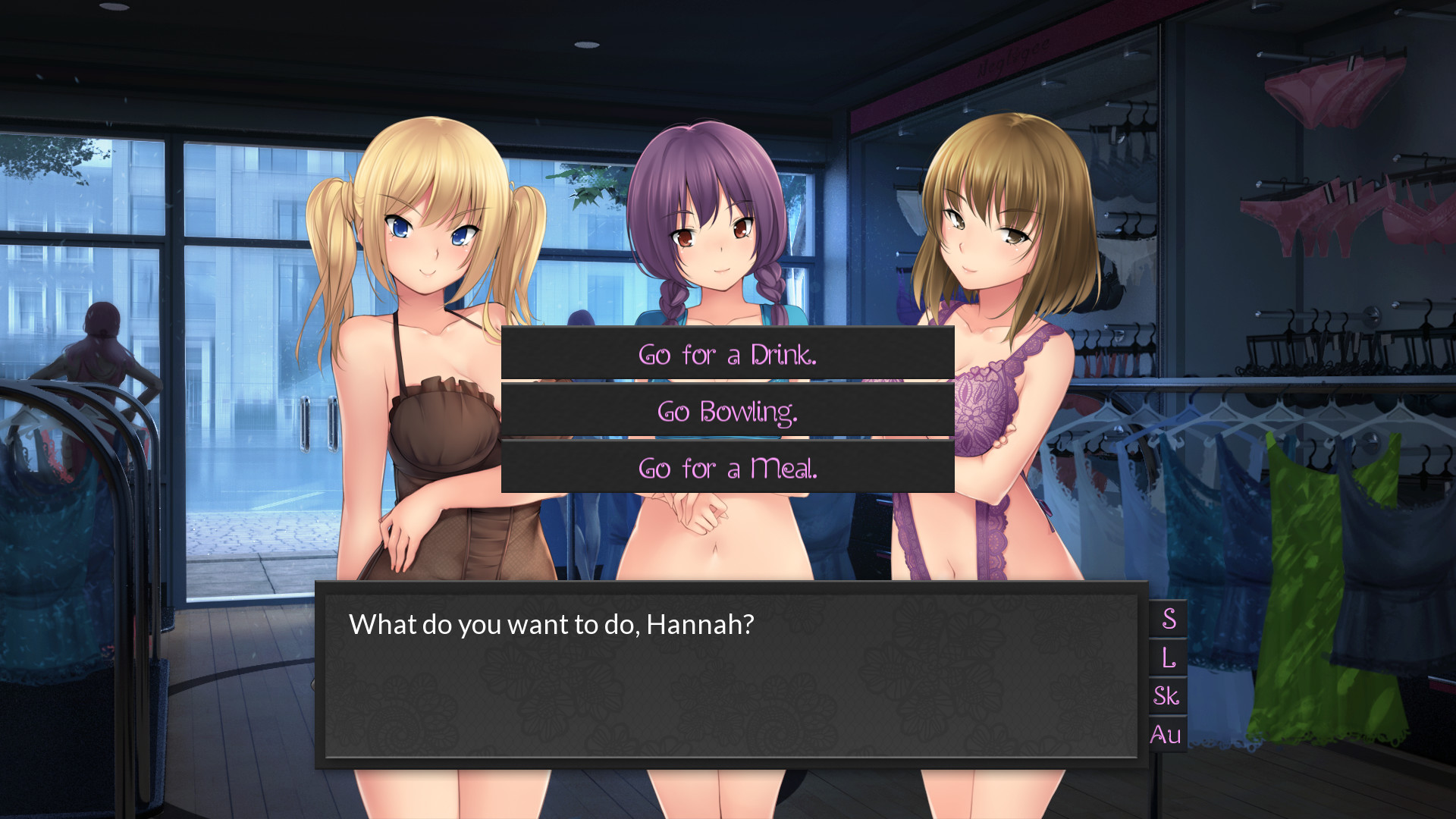Image resolution: width=1456 pixels, height=819 pixels.
Task: Activate the Sk skip button
Action: tap(1167, 695)
